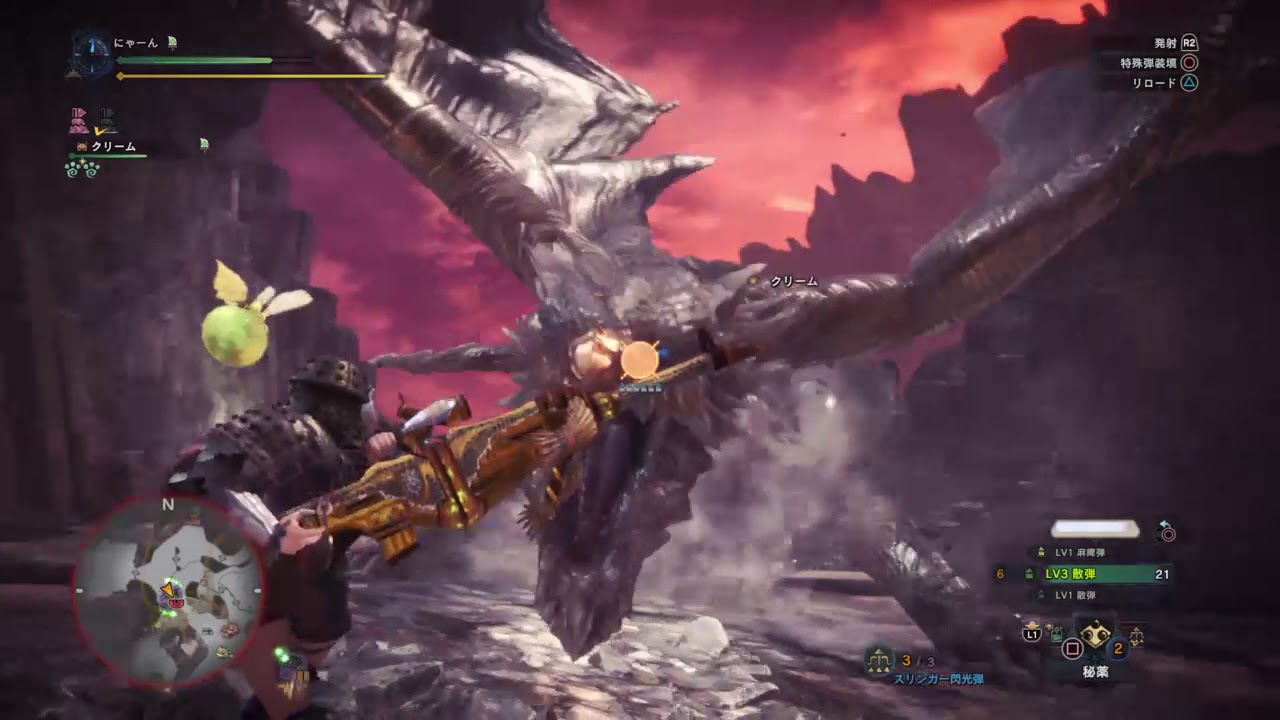Open the circular minimap

coord(168,591)
